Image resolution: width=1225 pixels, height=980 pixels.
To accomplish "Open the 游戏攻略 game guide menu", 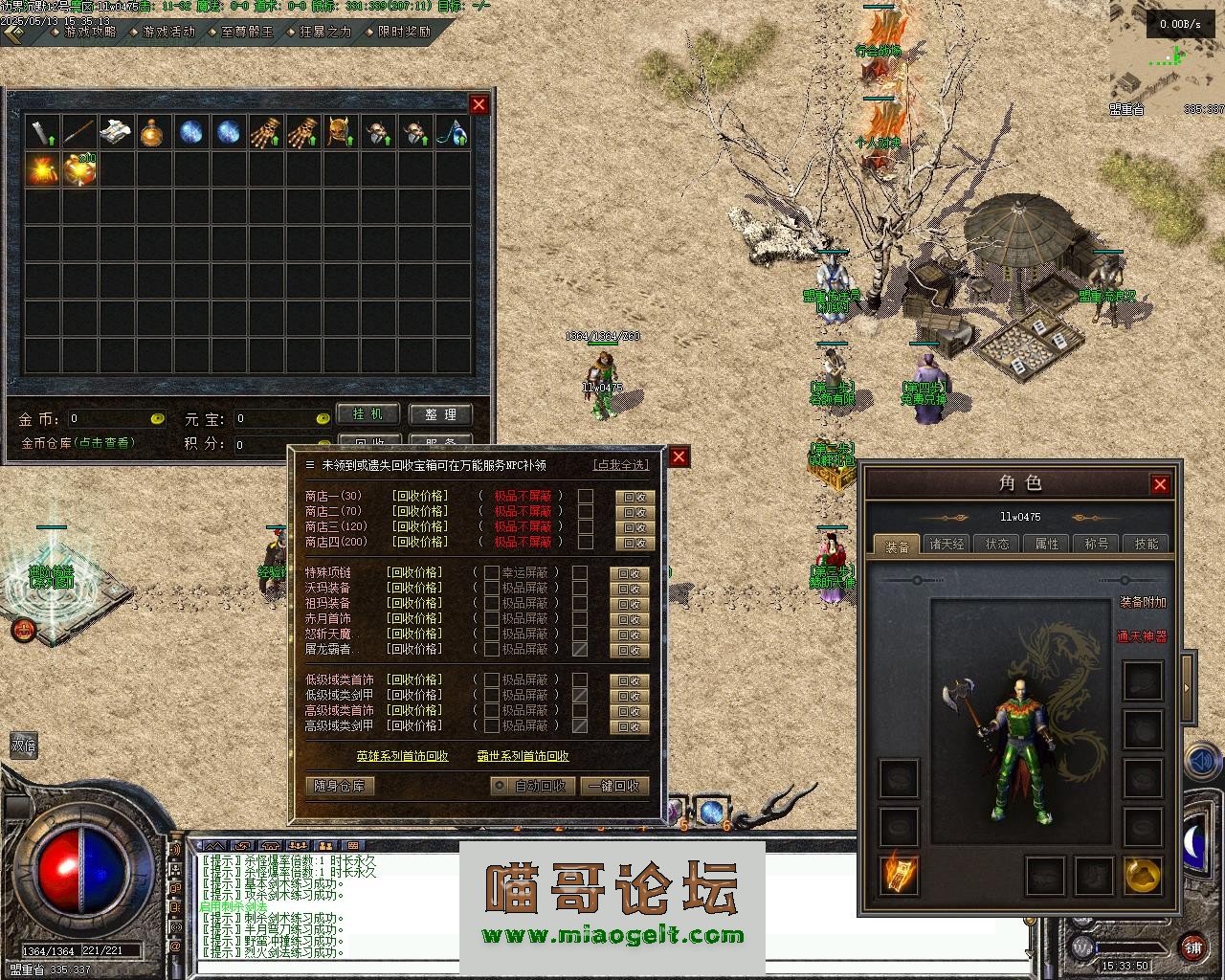I will click(x=89, y=32).
